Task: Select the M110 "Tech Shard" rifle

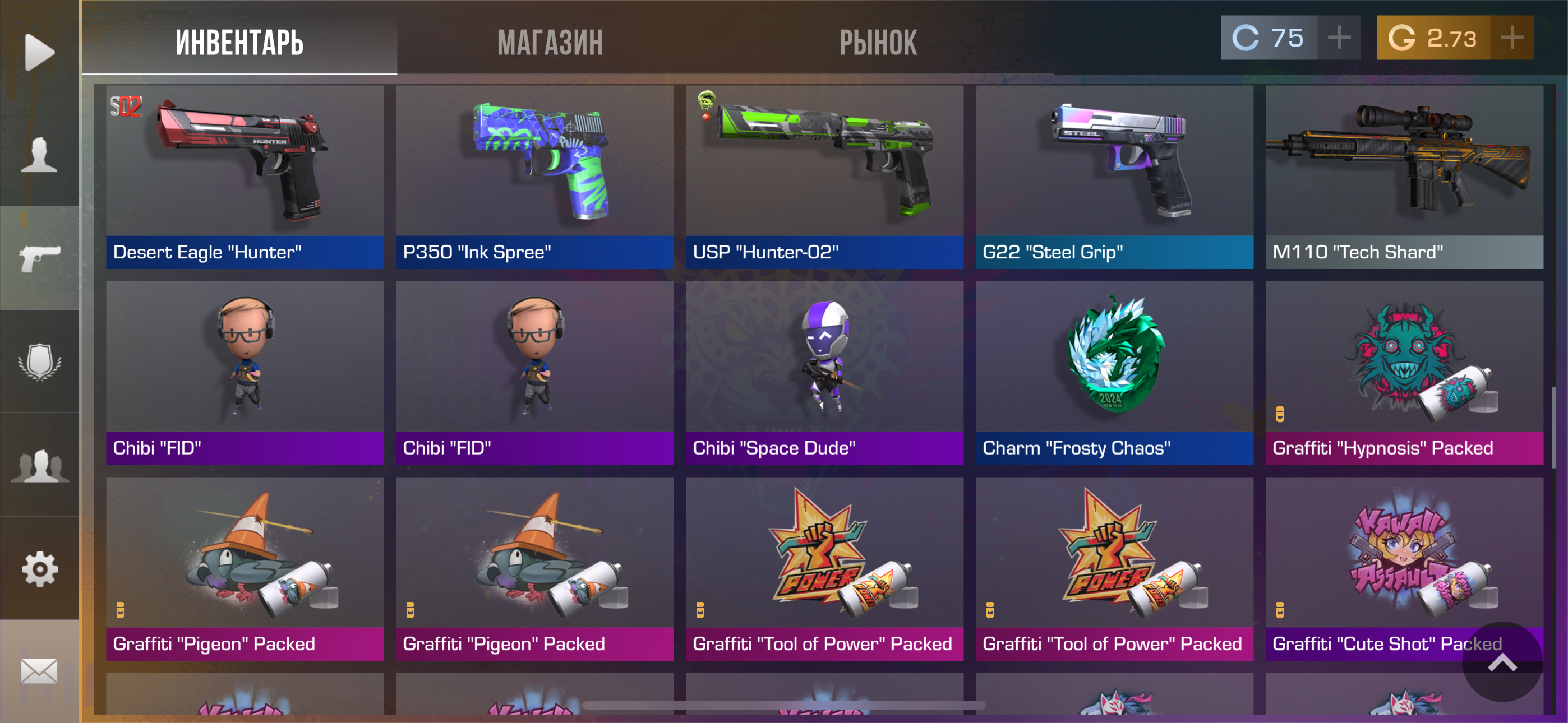Action: pos(1404,177)
